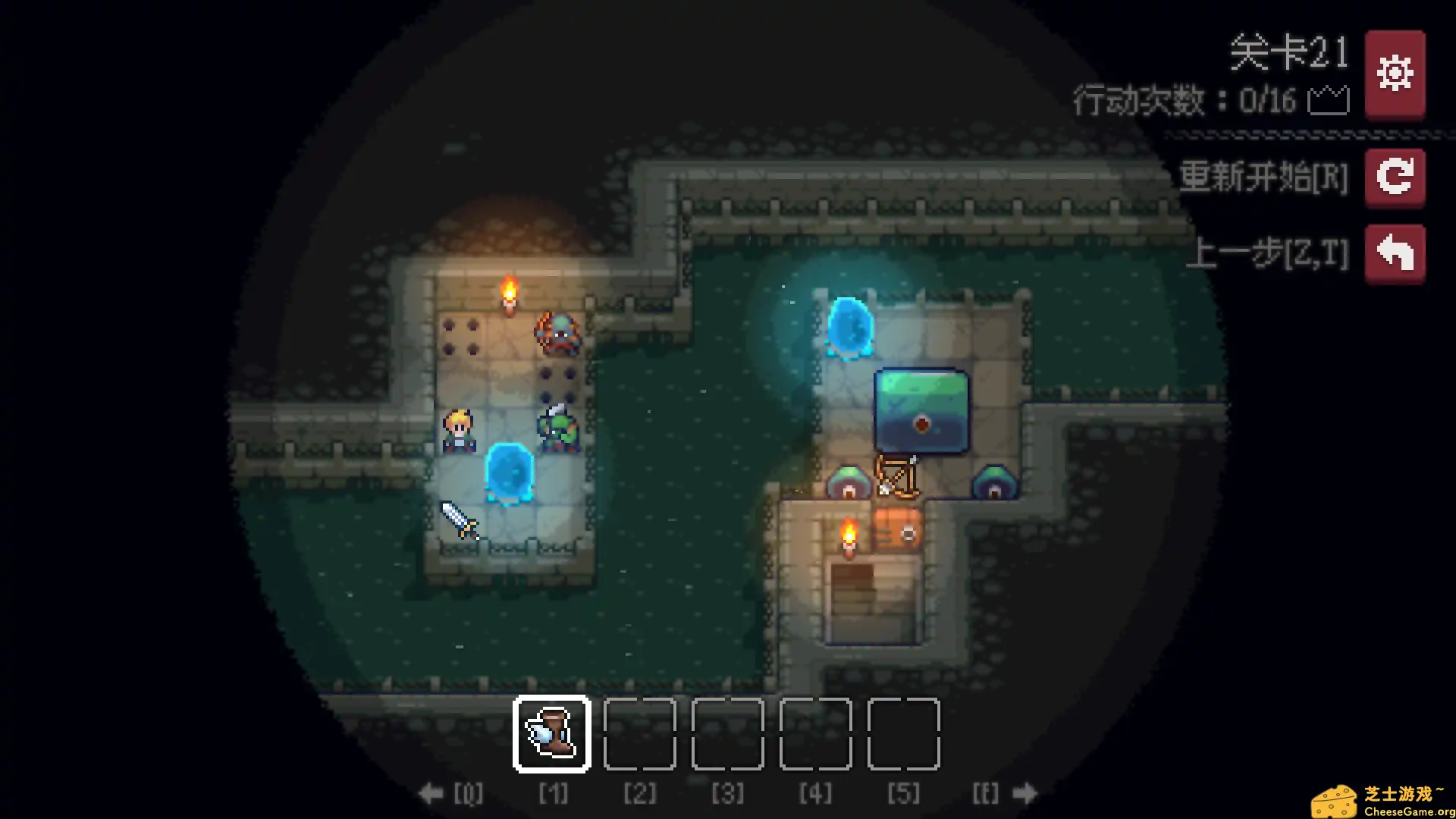Click the left arrow before slot [0]
1456x819 pixels.
(431, 794)
